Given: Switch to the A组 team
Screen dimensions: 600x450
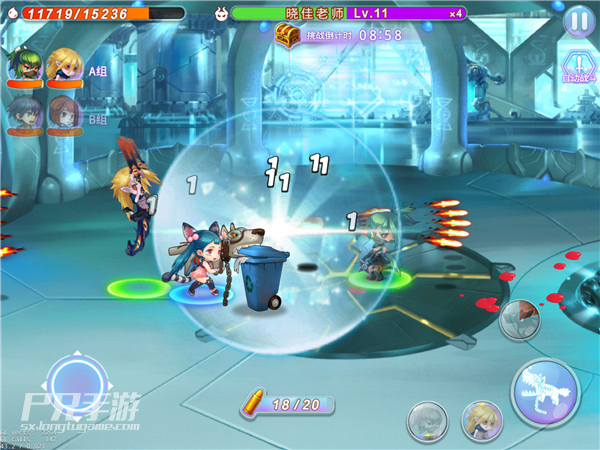Looking at the screenshot, I should click(98, 71).
